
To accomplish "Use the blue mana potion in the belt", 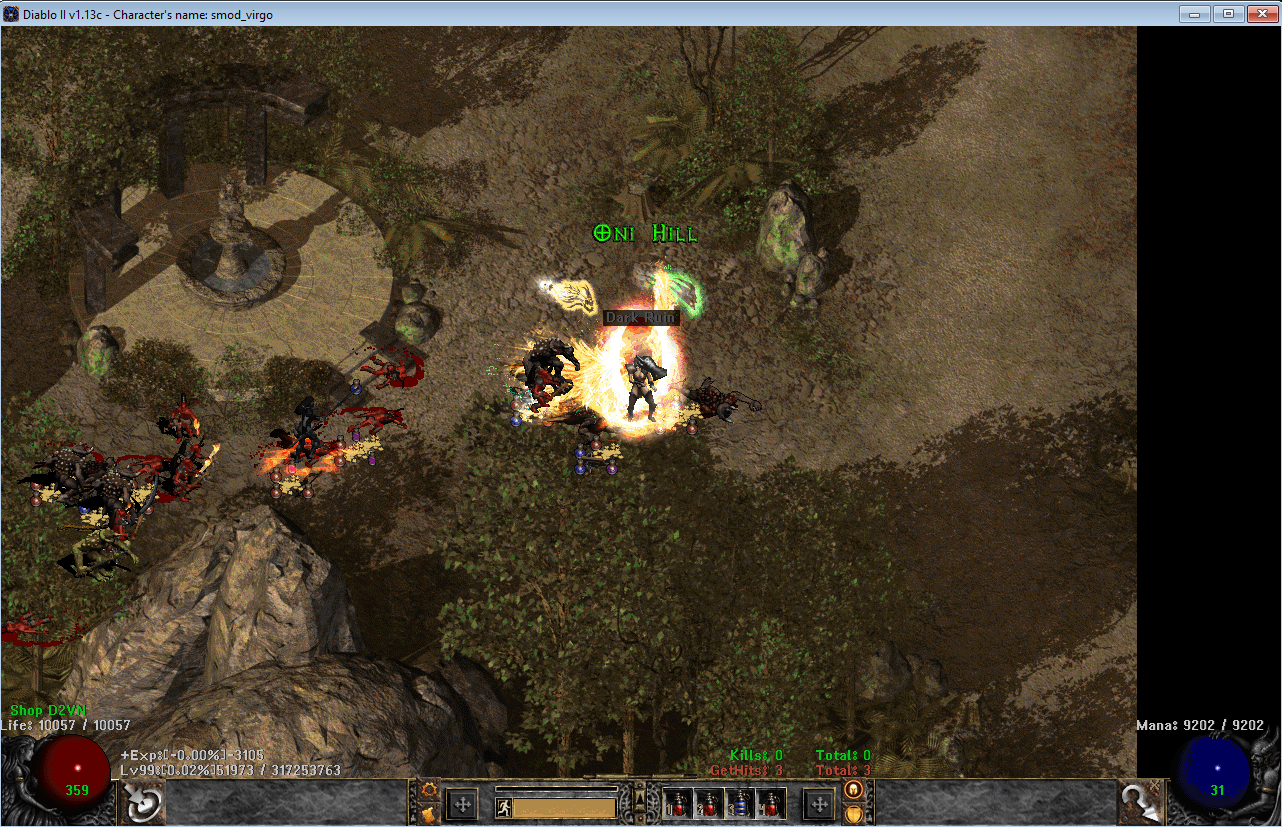I will (739, 804).
